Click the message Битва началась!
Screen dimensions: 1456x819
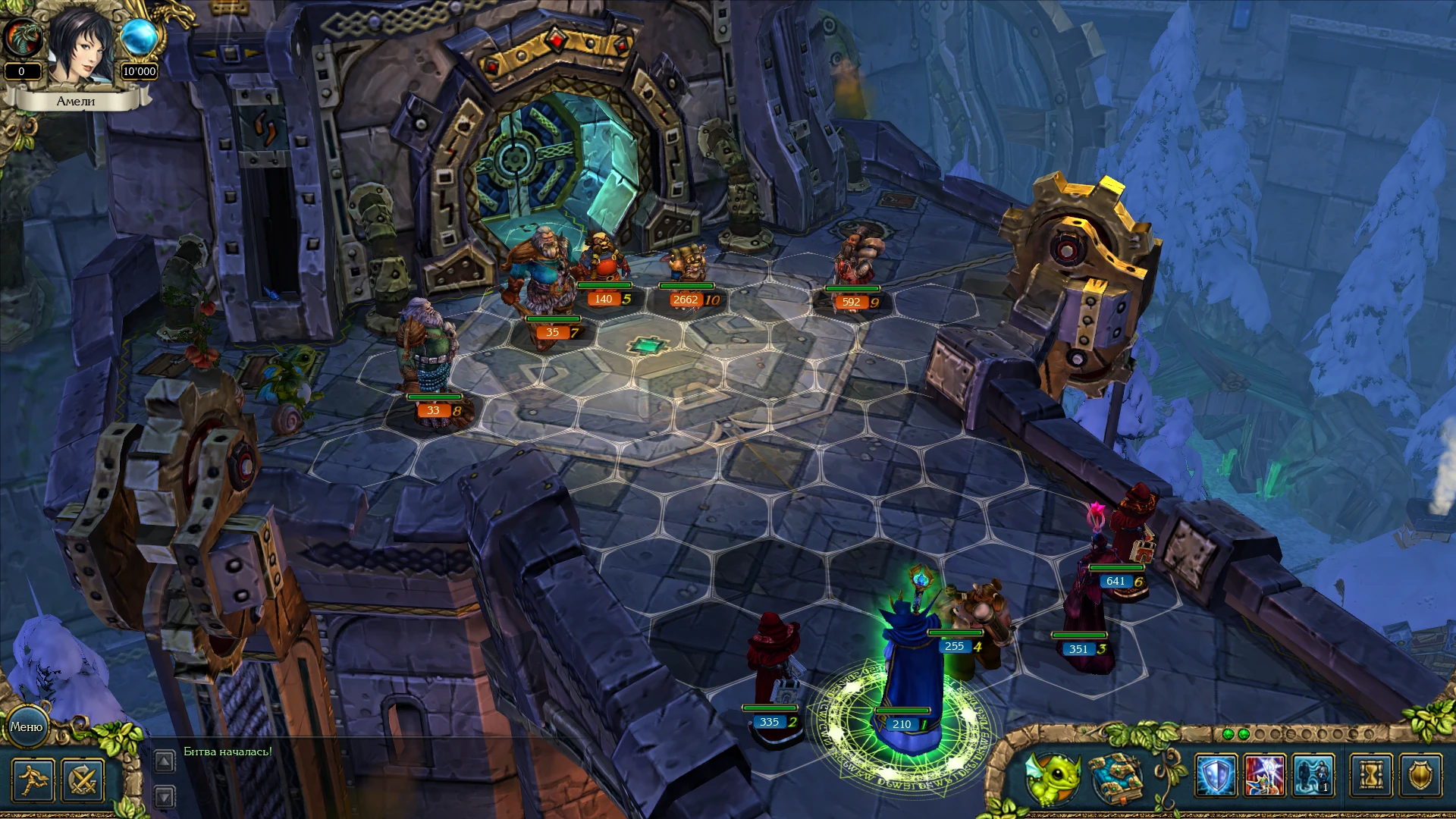pos(226,752)
